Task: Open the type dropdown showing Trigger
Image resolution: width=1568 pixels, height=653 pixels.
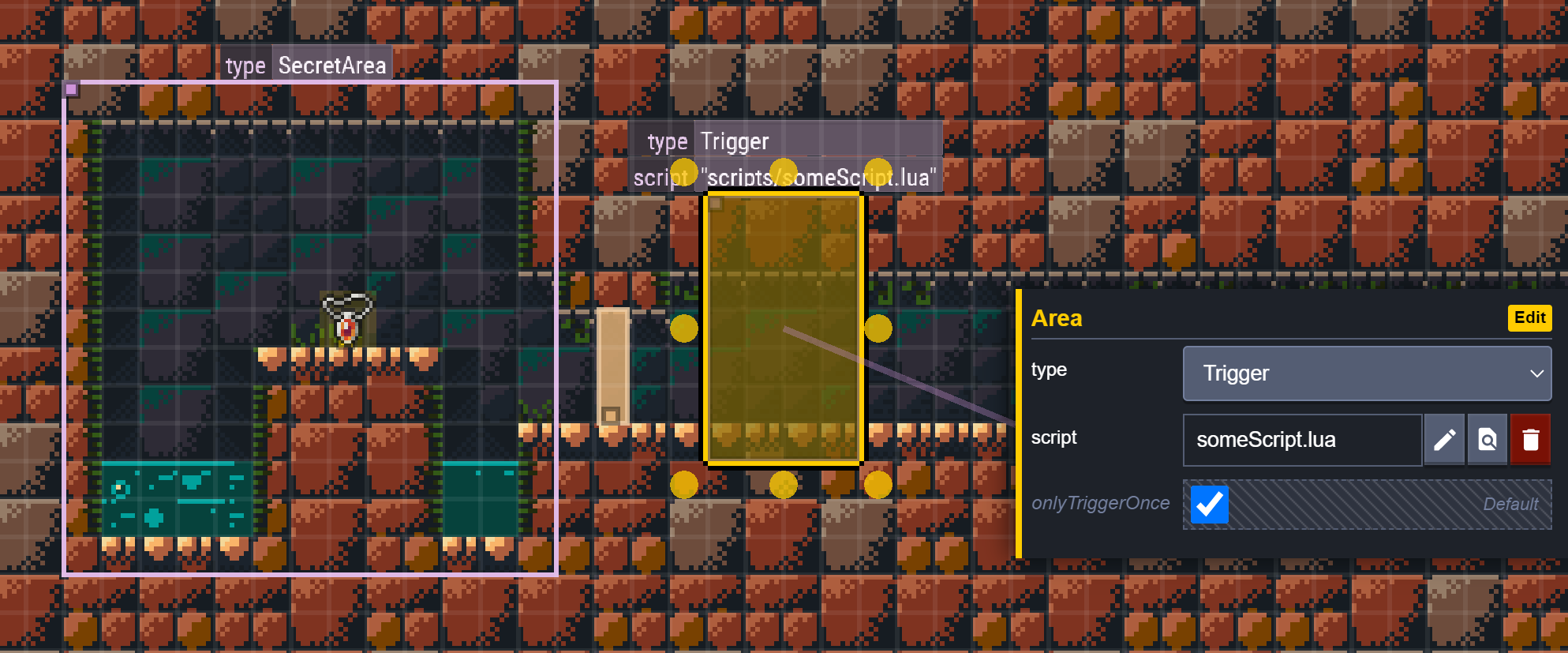Action: click(1367, 373)
